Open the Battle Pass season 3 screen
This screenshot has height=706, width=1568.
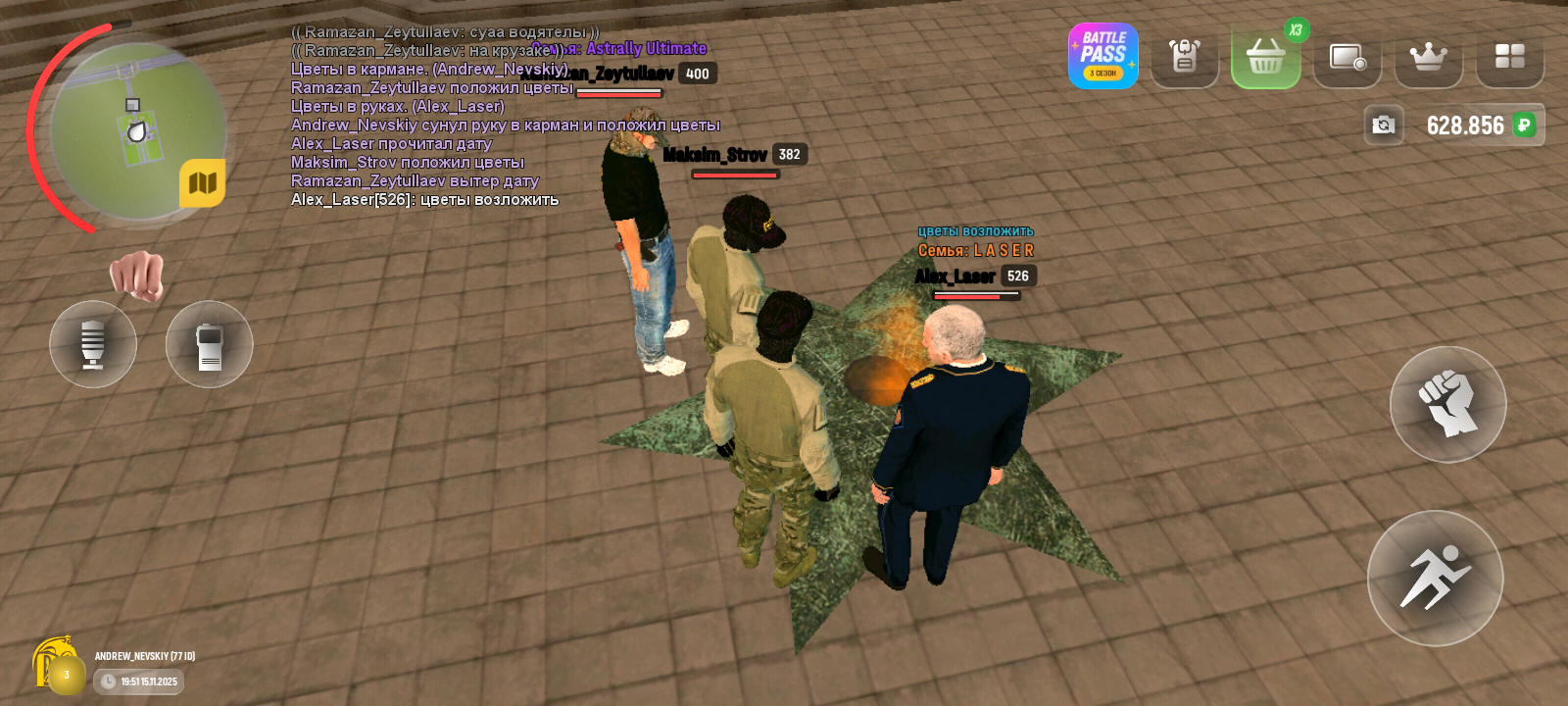(x=1102, y=56)
